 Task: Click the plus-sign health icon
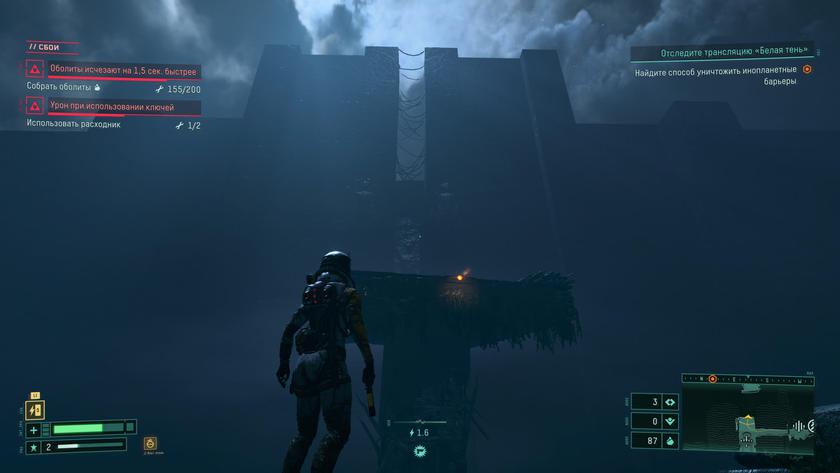coord(34,430)
